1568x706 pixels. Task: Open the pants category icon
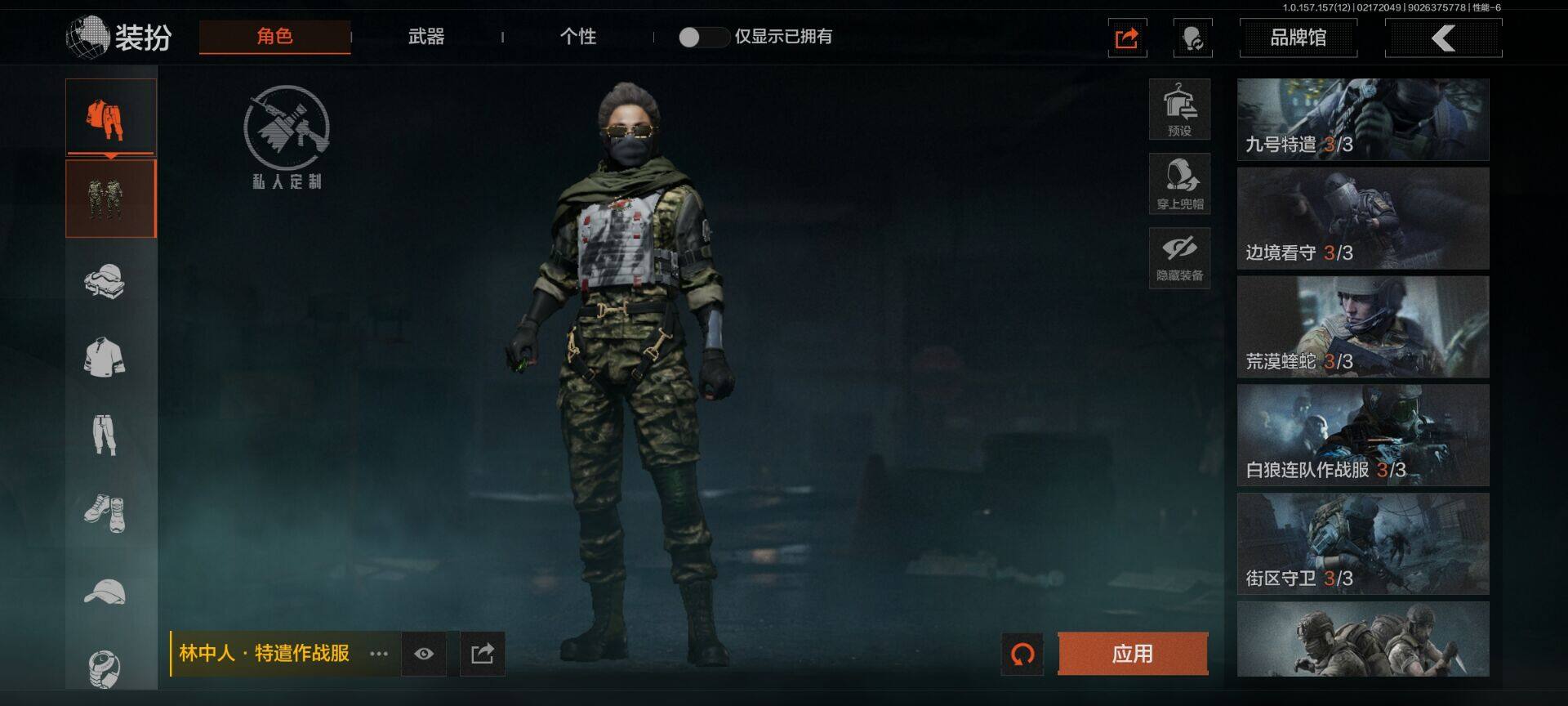click(x=105, y=434)
